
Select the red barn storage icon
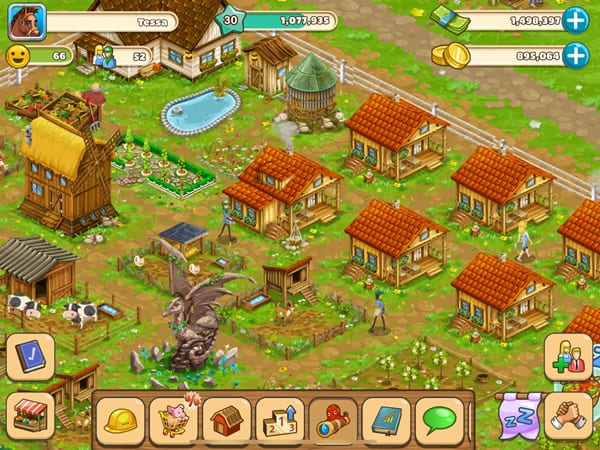[x=227, y=418]
